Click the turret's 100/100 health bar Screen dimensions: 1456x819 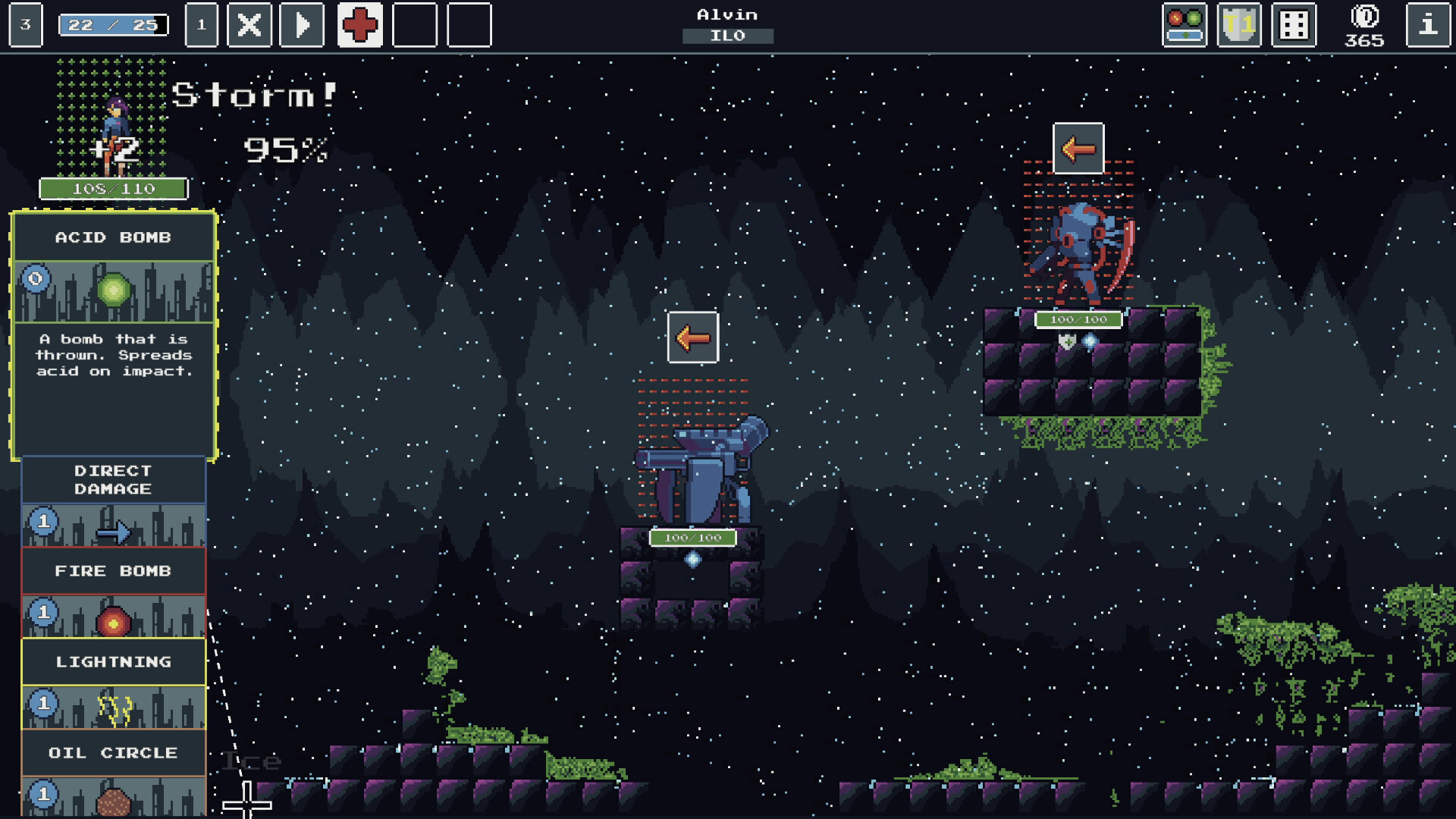[x=693, y=536]
